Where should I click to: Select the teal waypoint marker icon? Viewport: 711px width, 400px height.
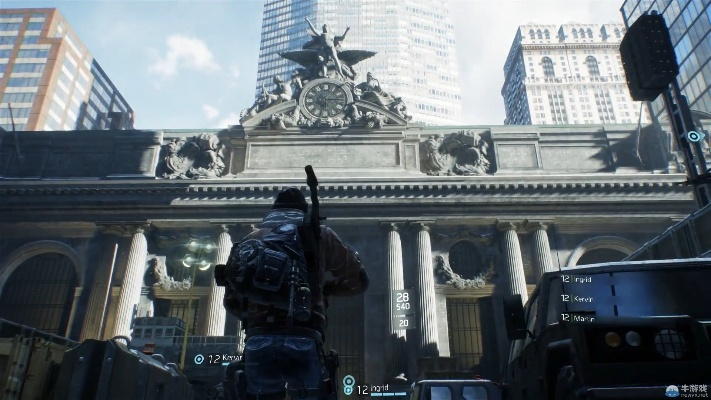point(693,136)
